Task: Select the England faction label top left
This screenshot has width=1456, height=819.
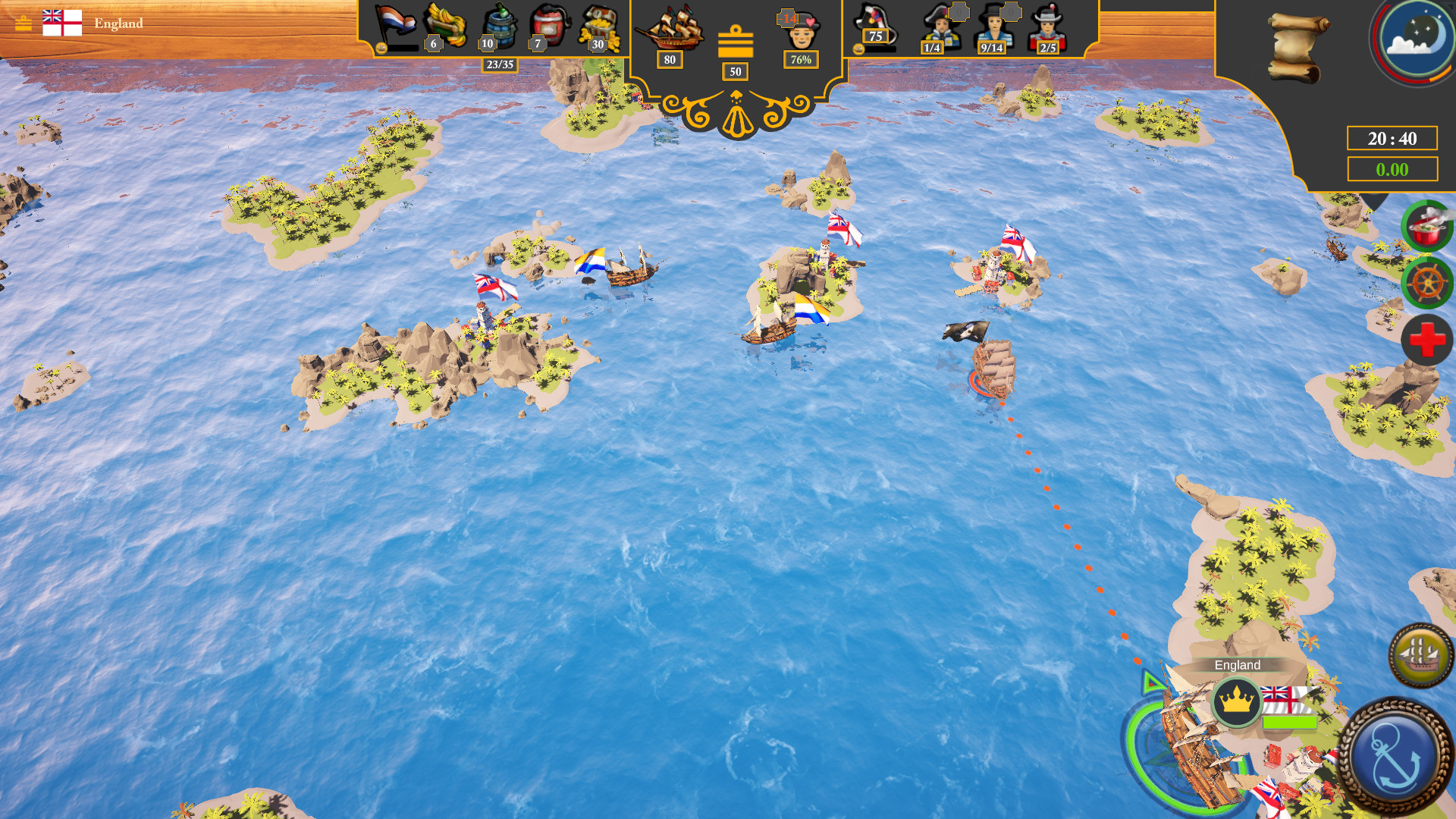Action: pyautogui.click(x=118, y=24)
